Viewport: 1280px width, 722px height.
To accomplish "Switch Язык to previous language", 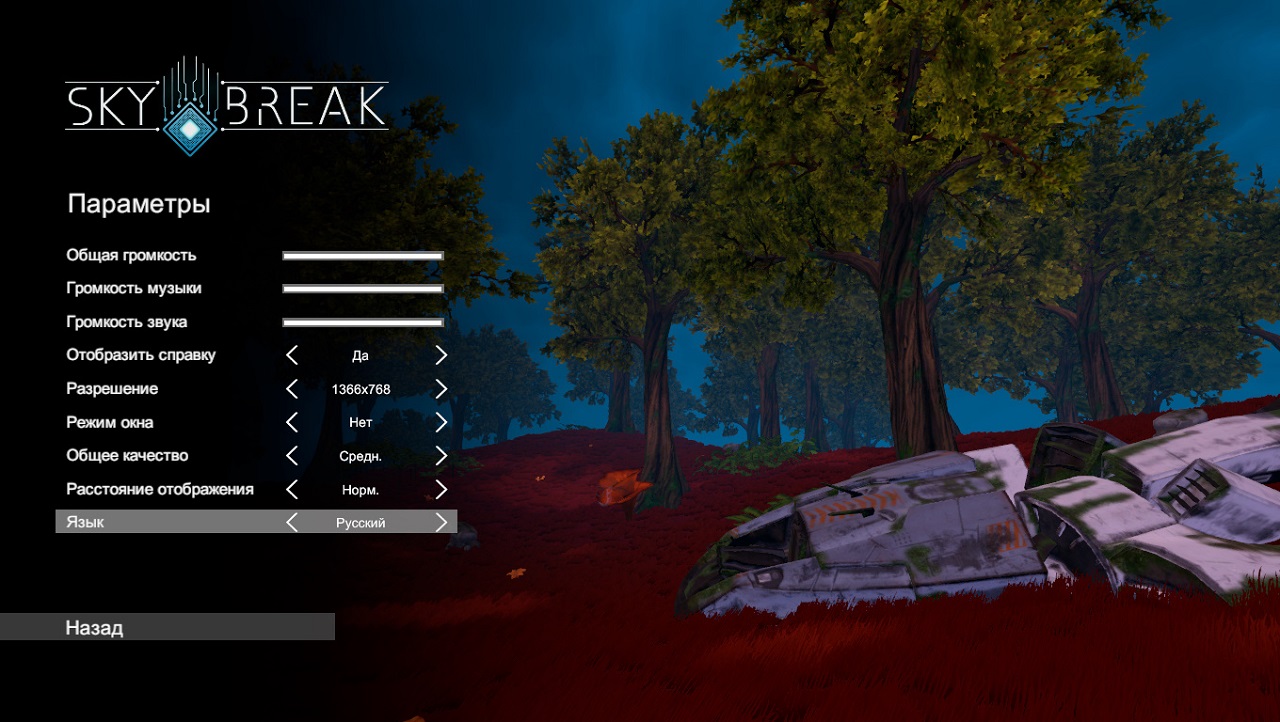I will pyautogui.click(x=292, y=522).
